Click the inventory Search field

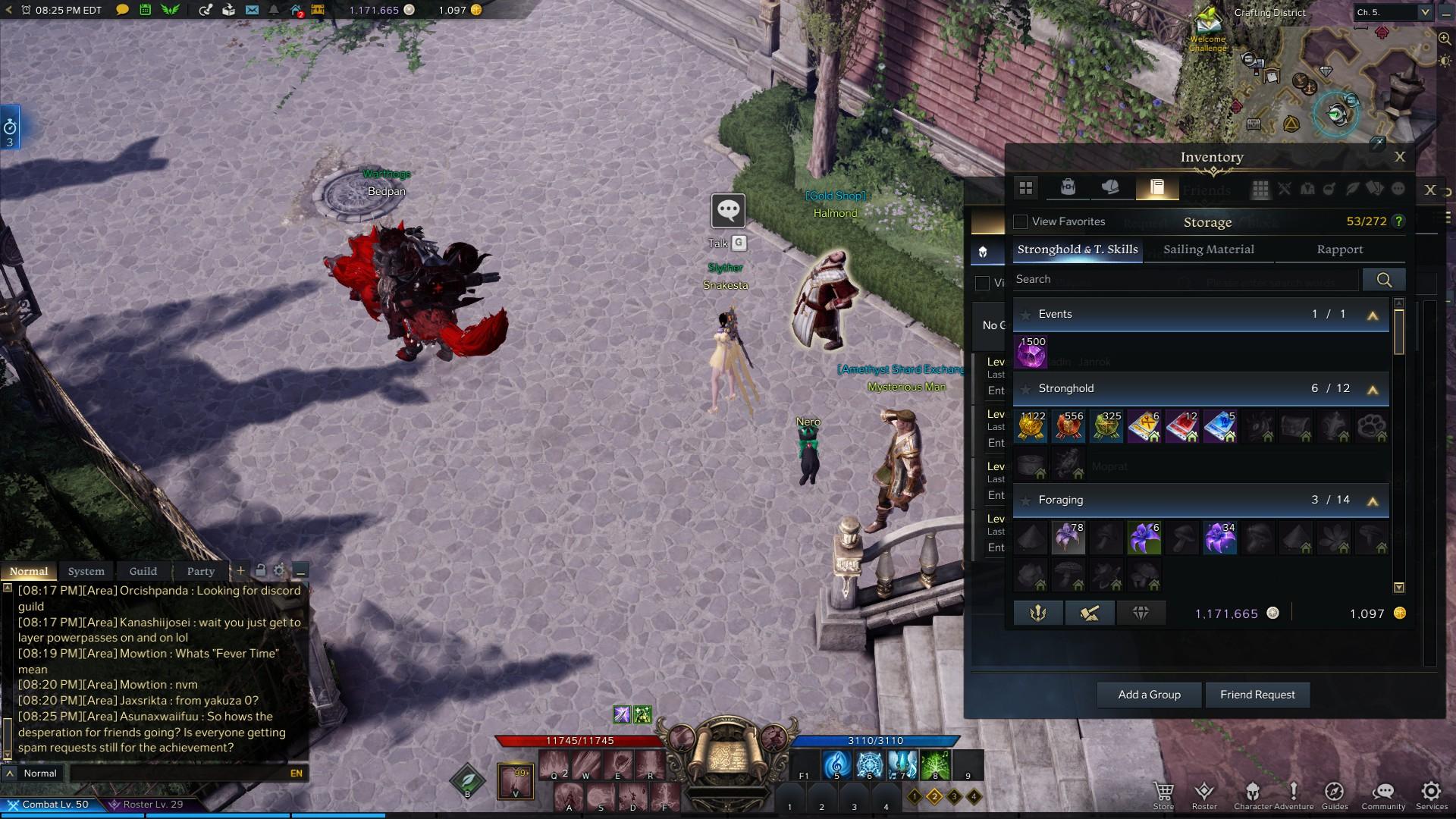pyautogui.click(x=1185, y=280)
